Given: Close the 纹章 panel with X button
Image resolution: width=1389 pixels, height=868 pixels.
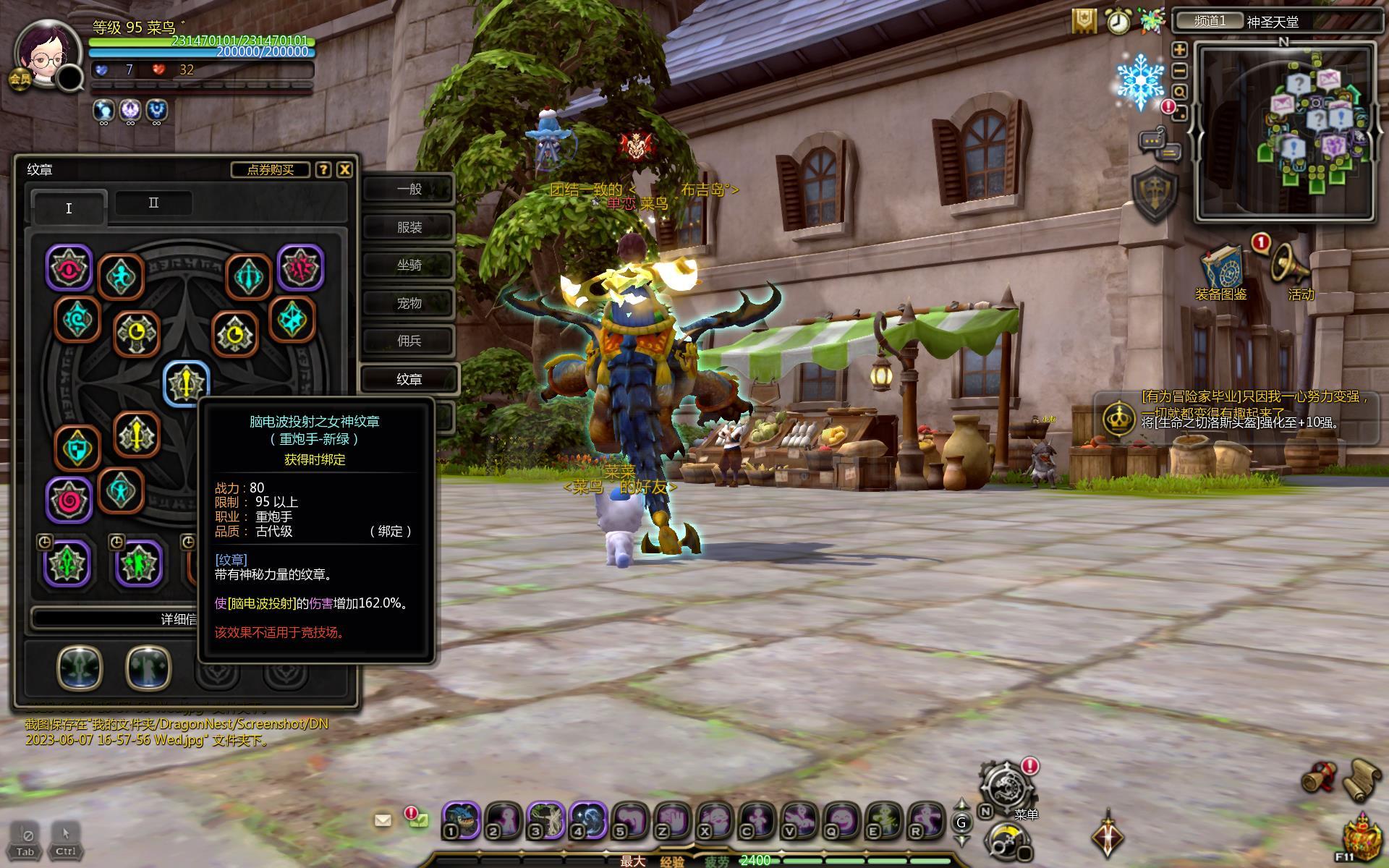Looking at the screenshot, I should pyautogui.click(x=345, y=169).
